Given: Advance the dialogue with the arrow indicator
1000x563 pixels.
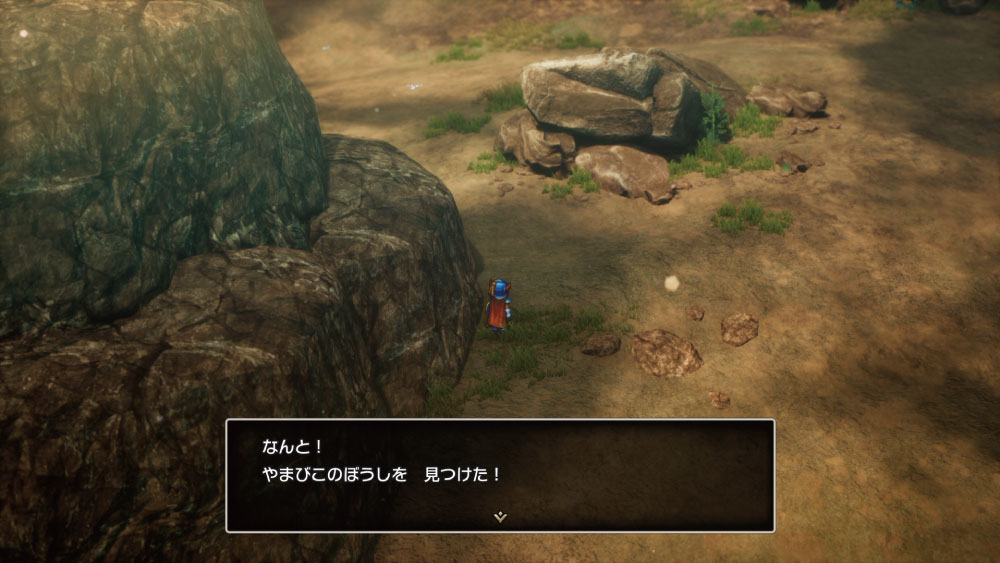Looking at the screenshot, I should tap(501, 517).
